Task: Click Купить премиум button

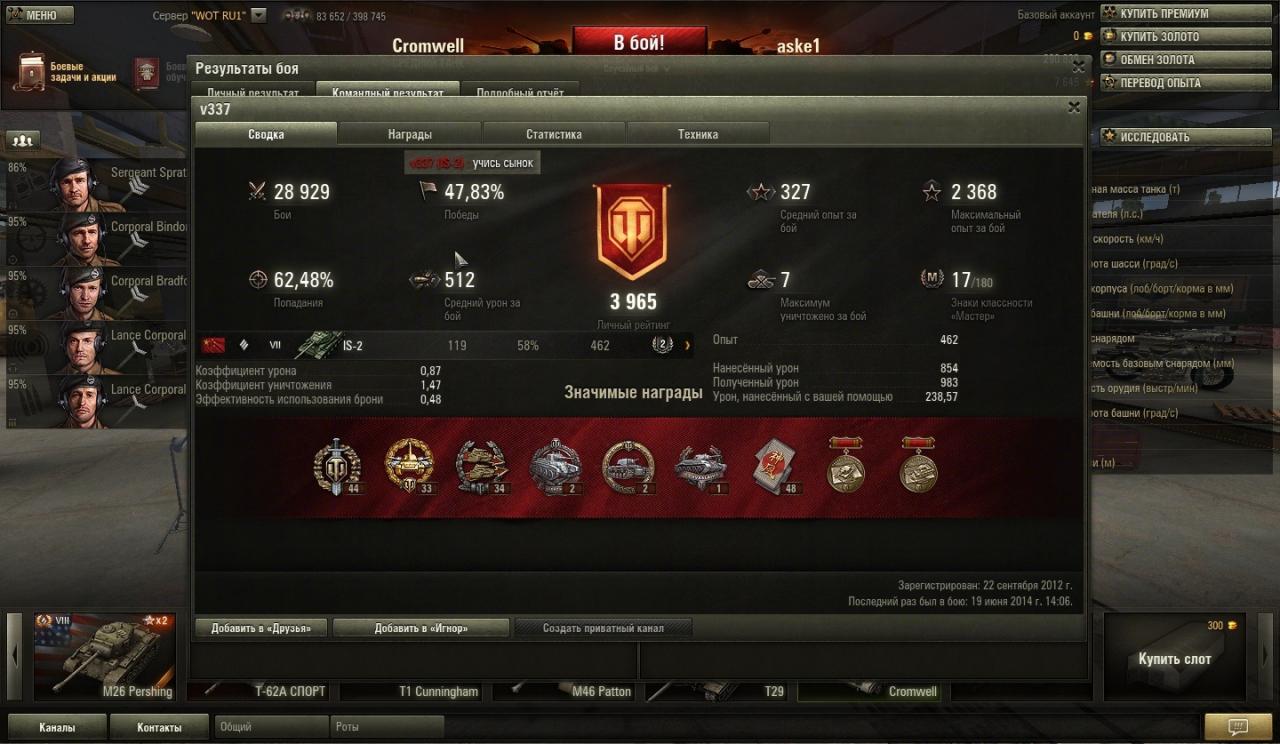Action: click(1164, 14)
